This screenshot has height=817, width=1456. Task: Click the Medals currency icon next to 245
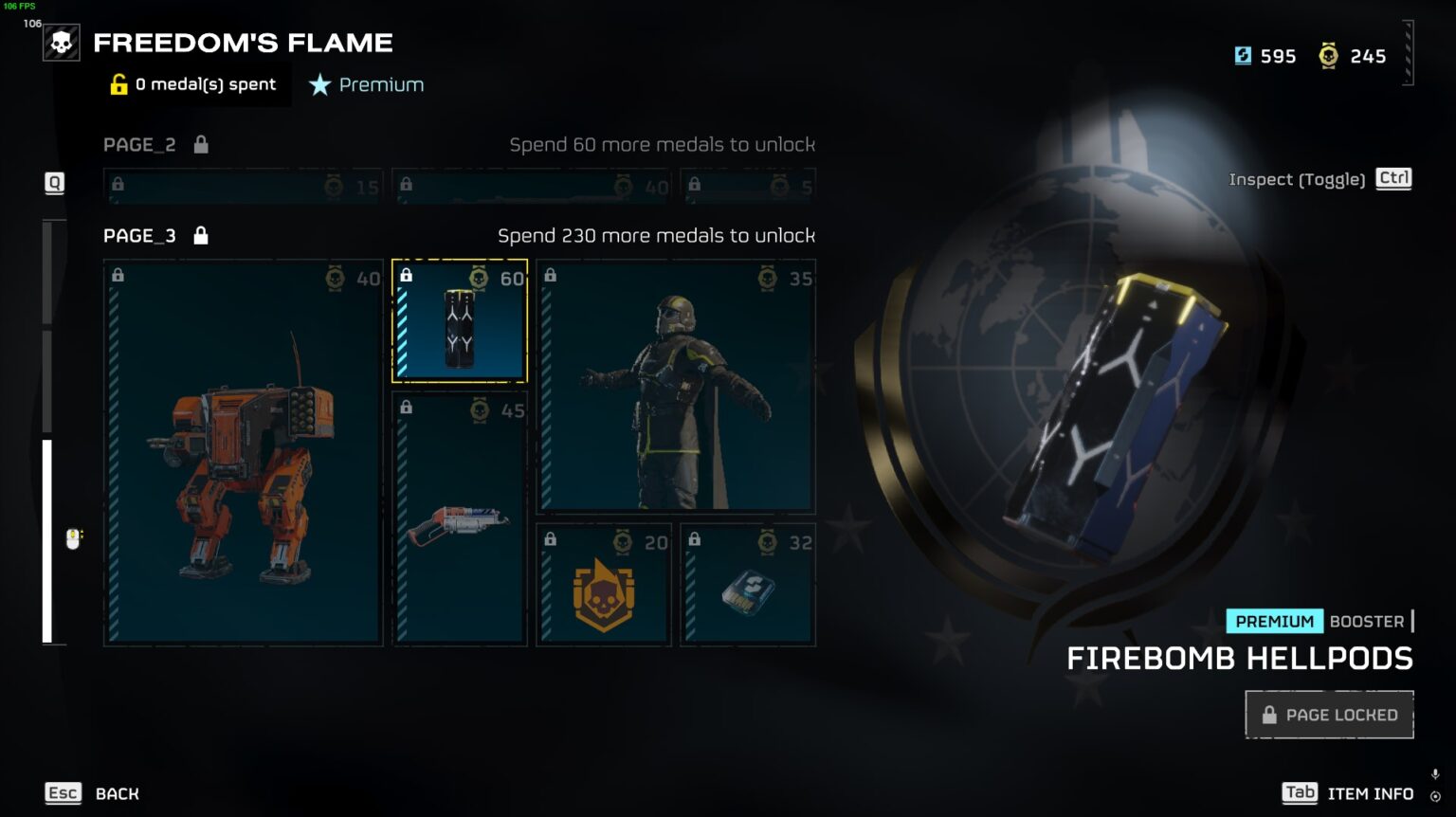pos(1330,56)
